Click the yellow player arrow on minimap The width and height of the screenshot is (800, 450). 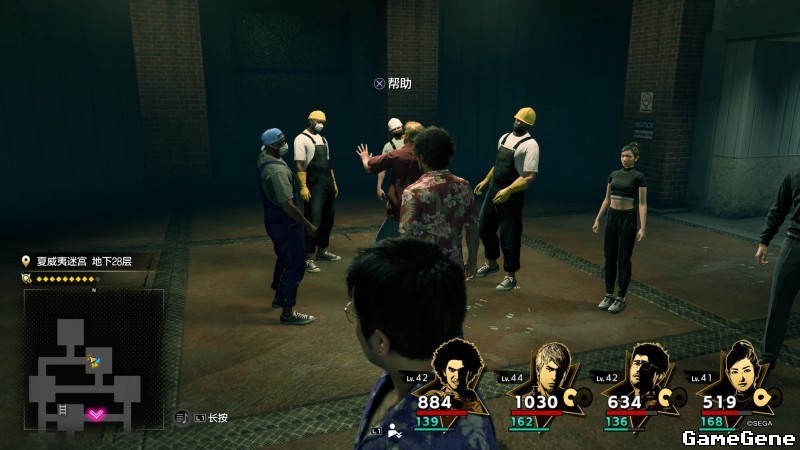[x=95, y=362]
